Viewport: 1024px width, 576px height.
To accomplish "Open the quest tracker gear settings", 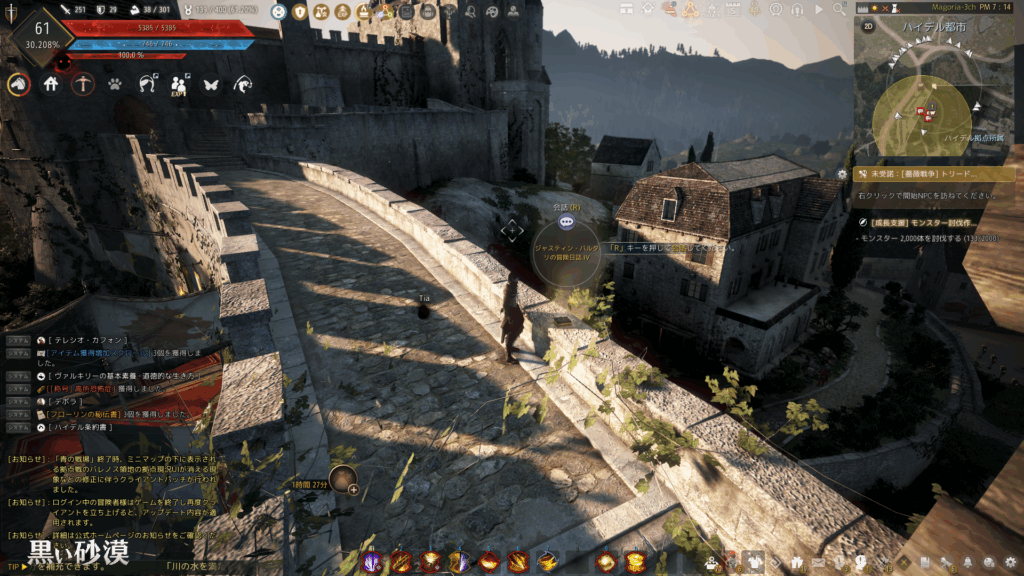I will pos(843,174).
